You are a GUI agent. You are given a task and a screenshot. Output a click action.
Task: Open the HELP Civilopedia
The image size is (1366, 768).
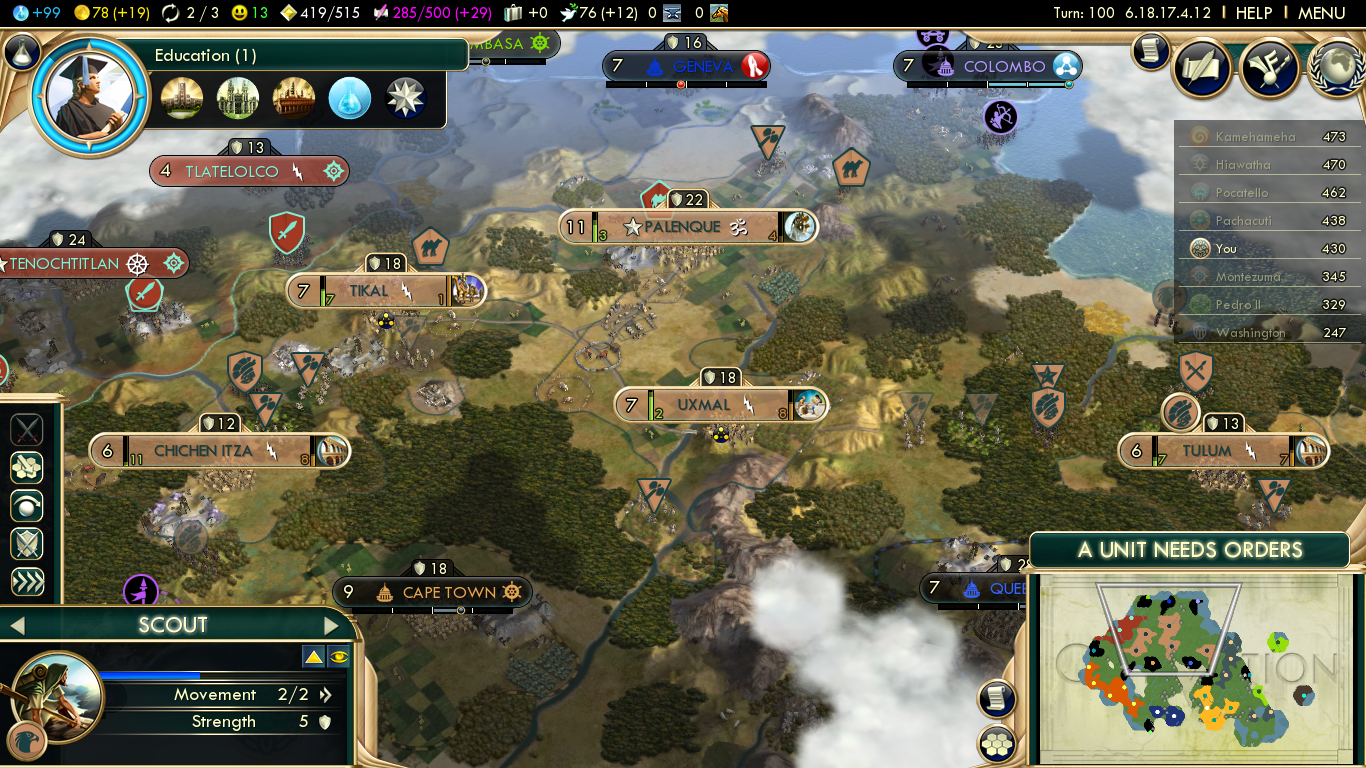(1253, 13)
